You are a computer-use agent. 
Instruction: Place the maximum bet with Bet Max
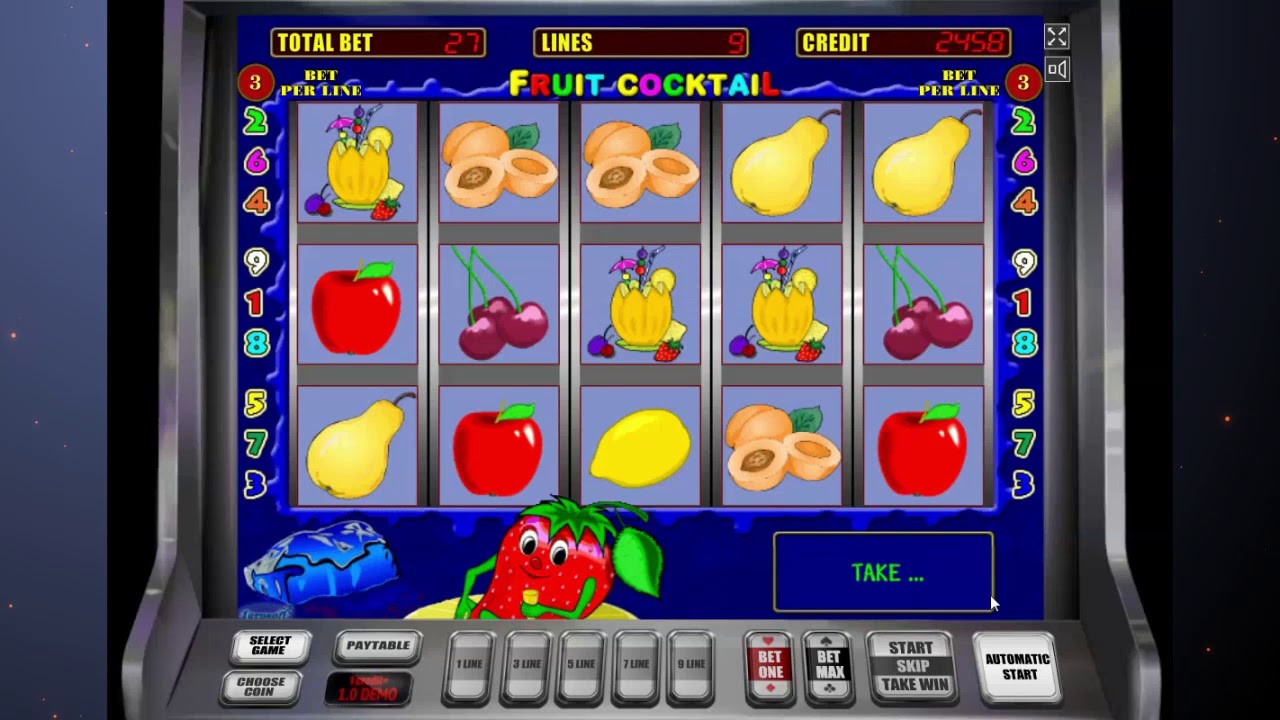click(x=829, y=665)
